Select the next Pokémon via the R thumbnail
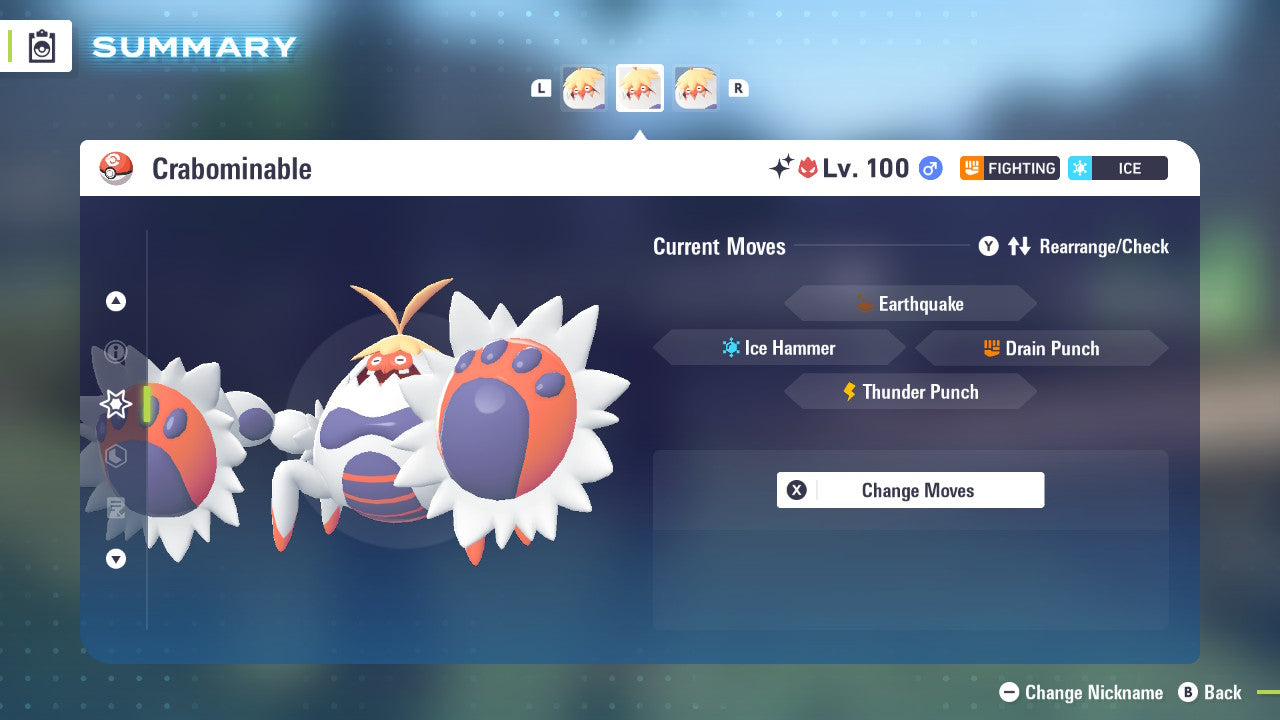This screenshot has width=1280, height=720. 695,88
